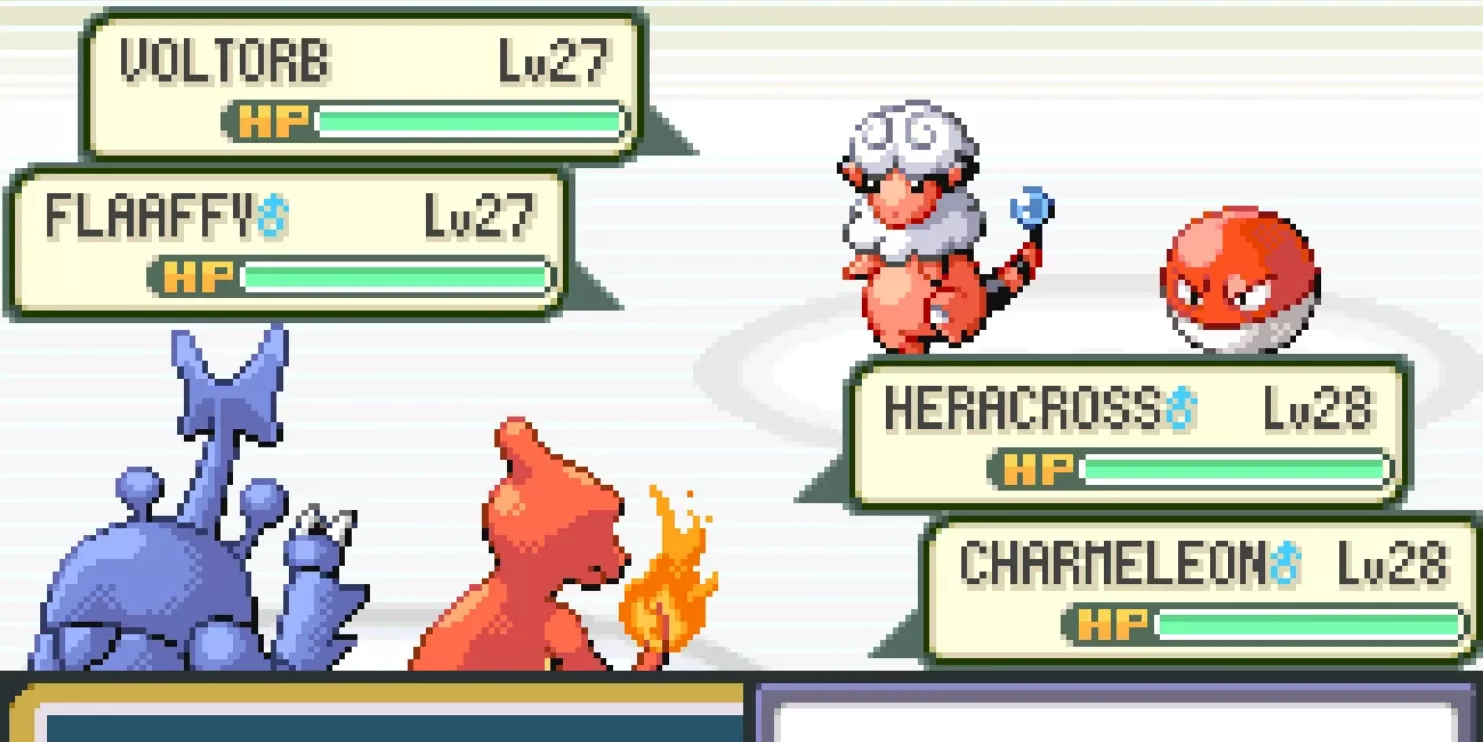Click Voltorb's green HP bar
This screenshot has height=742, width=1484.
pos(470,120)
